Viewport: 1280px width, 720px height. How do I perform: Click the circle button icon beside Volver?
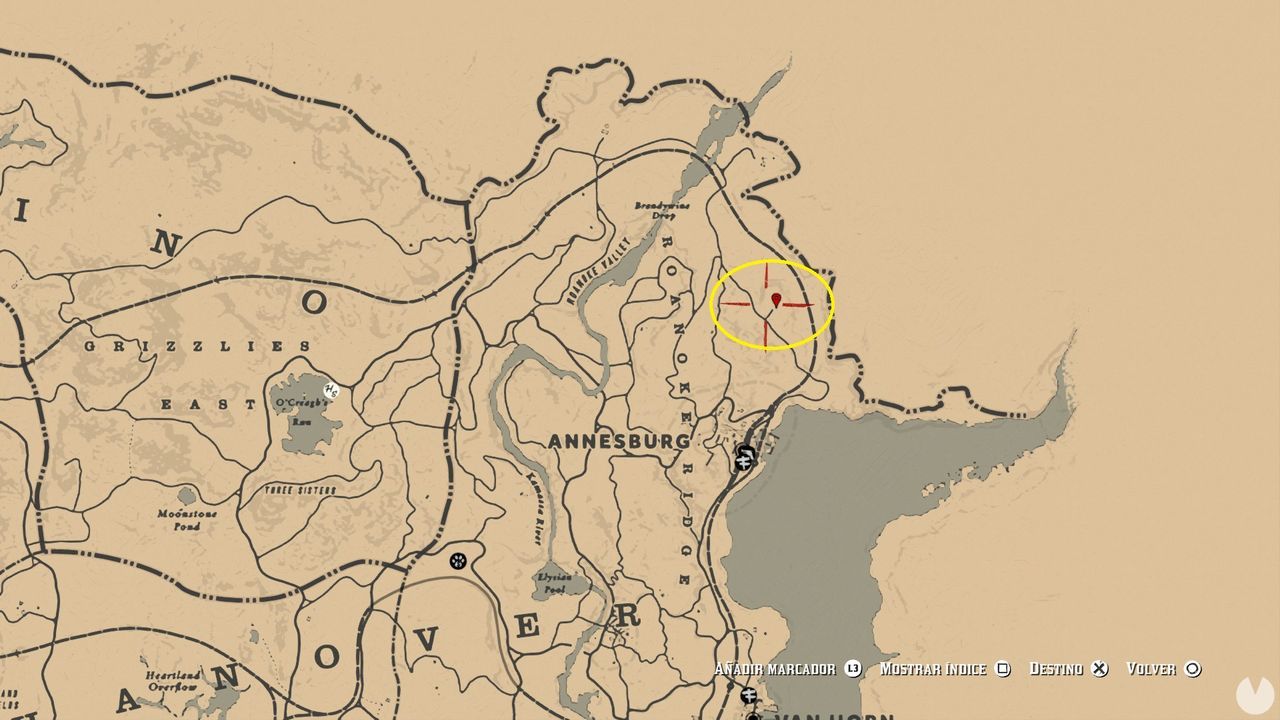tap(1191, 667)
